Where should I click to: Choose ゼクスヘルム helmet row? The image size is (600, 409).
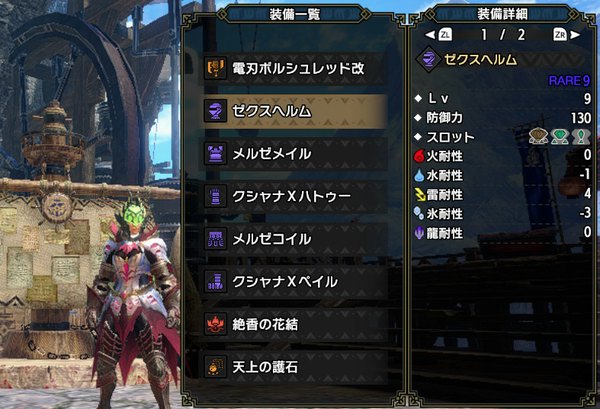pyautogui.click(x=294, y=110)
